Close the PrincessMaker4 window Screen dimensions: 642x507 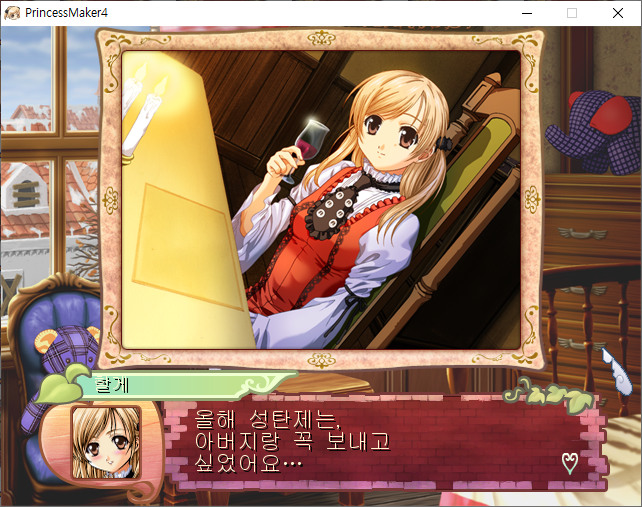point(617,13)
